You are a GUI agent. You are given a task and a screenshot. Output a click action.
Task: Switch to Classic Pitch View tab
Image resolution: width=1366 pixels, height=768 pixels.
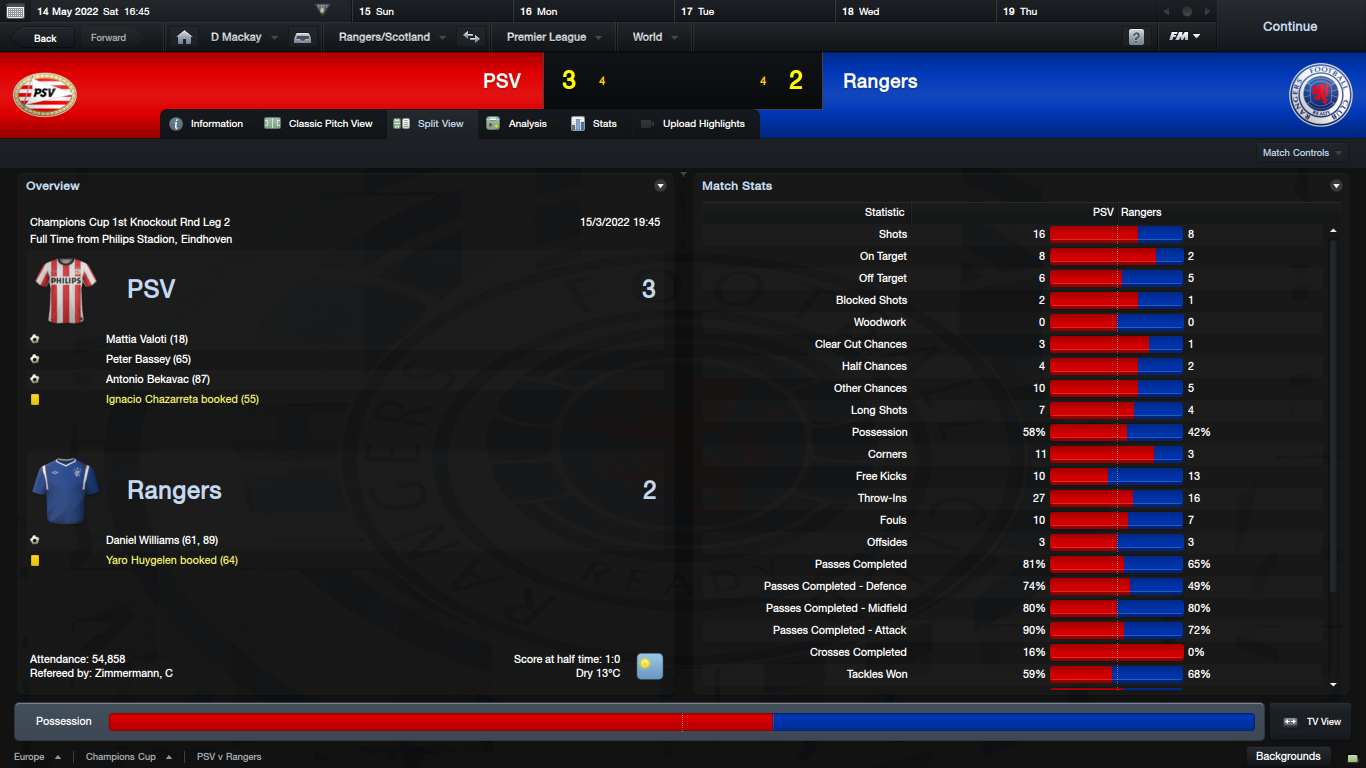tap(319, 124)
